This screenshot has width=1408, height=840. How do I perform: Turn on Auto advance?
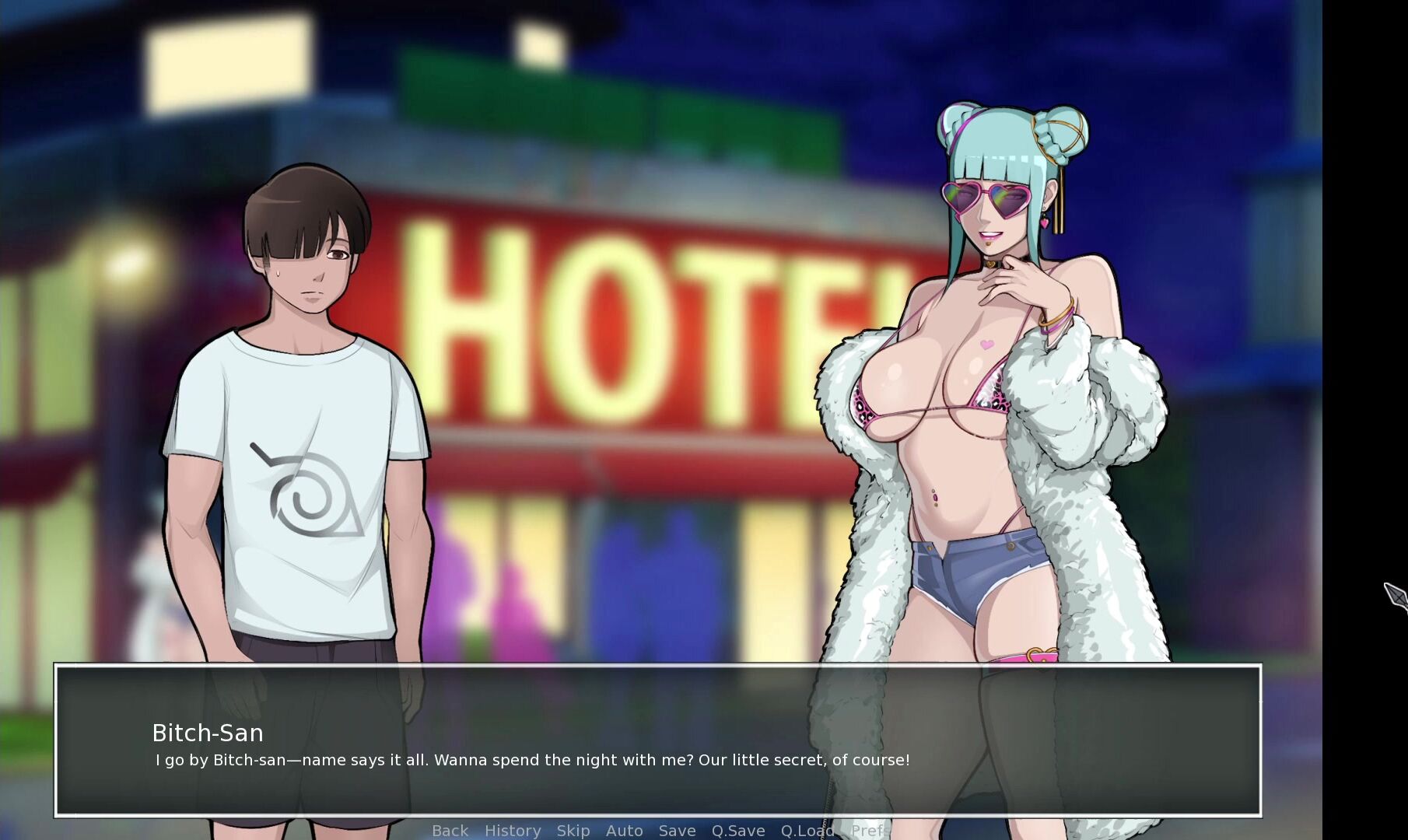(x=624, y=831)
